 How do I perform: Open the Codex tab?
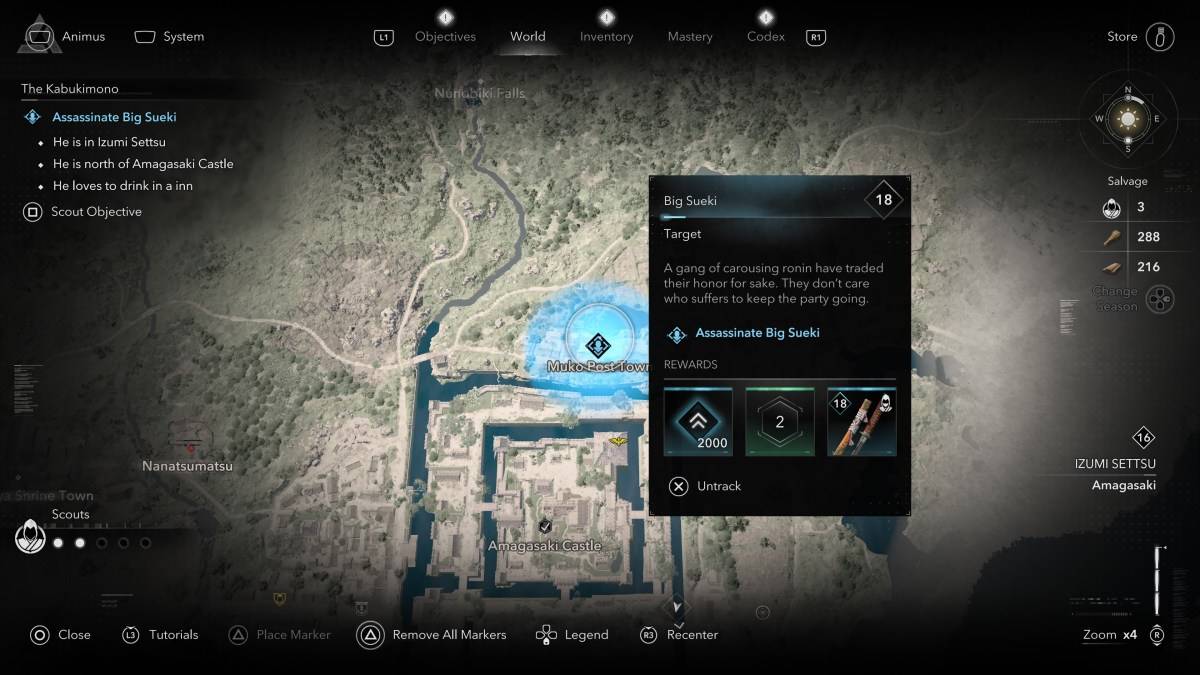point(765,37)
